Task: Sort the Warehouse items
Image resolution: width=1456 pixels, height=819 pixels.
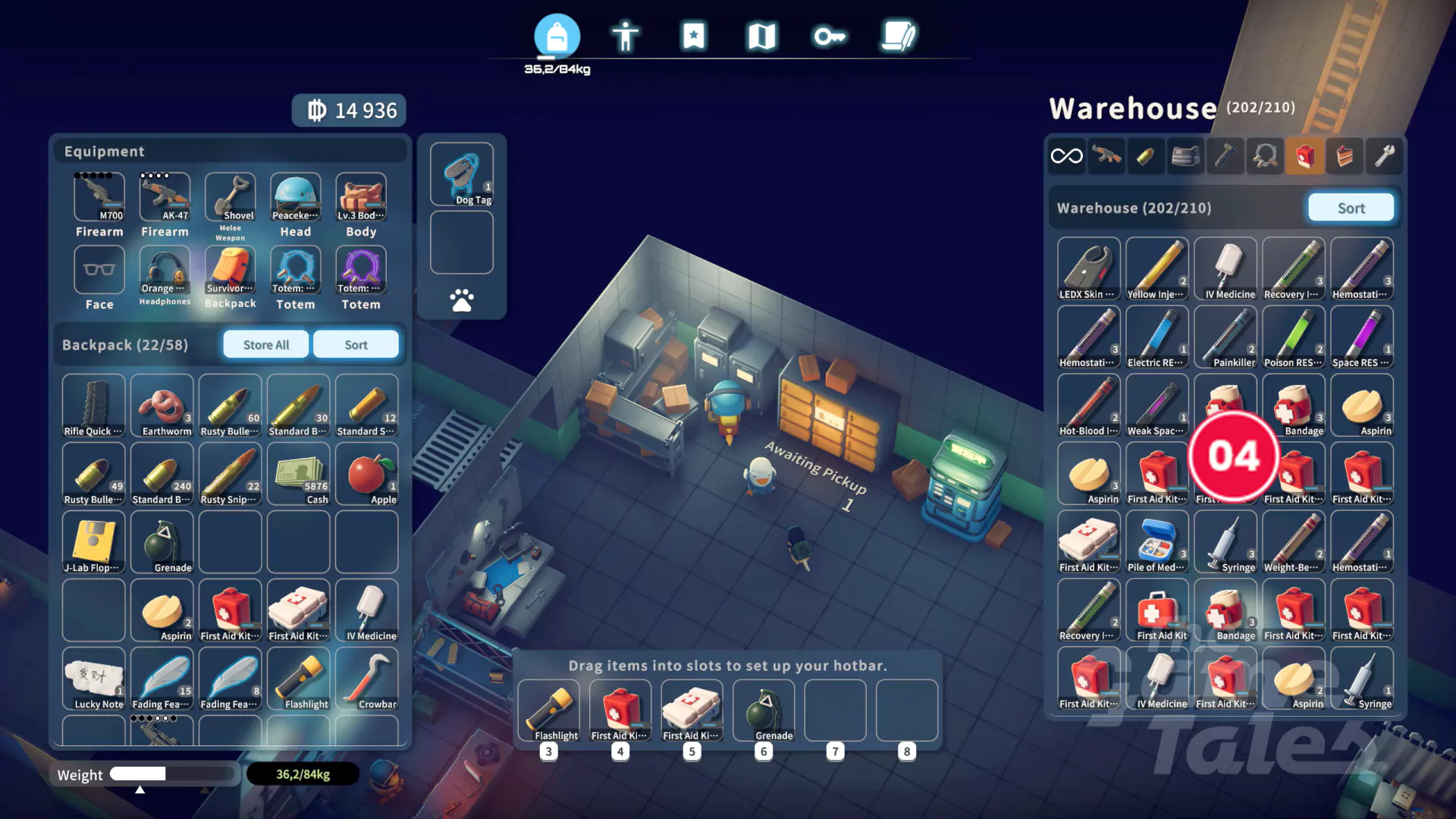Action: [1351, 208]
